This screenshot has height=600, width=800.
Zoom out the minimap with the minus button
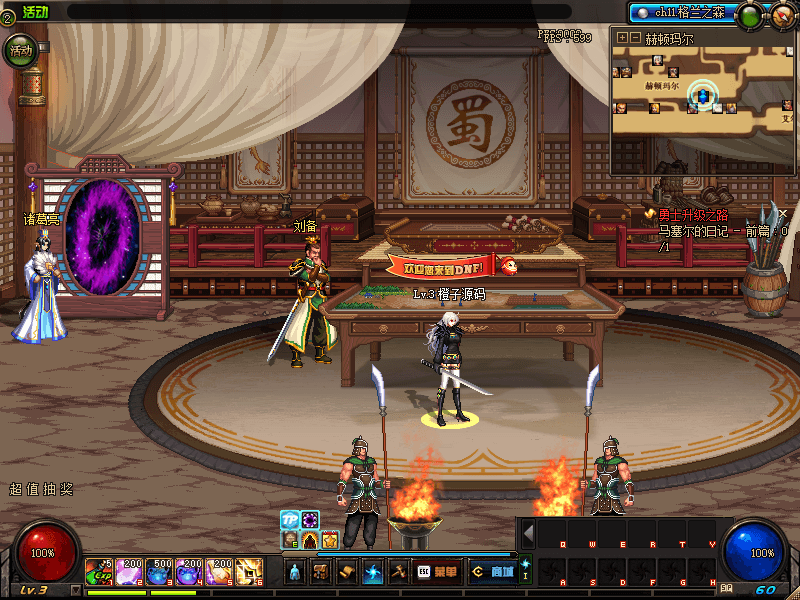(x=635, y=37)
